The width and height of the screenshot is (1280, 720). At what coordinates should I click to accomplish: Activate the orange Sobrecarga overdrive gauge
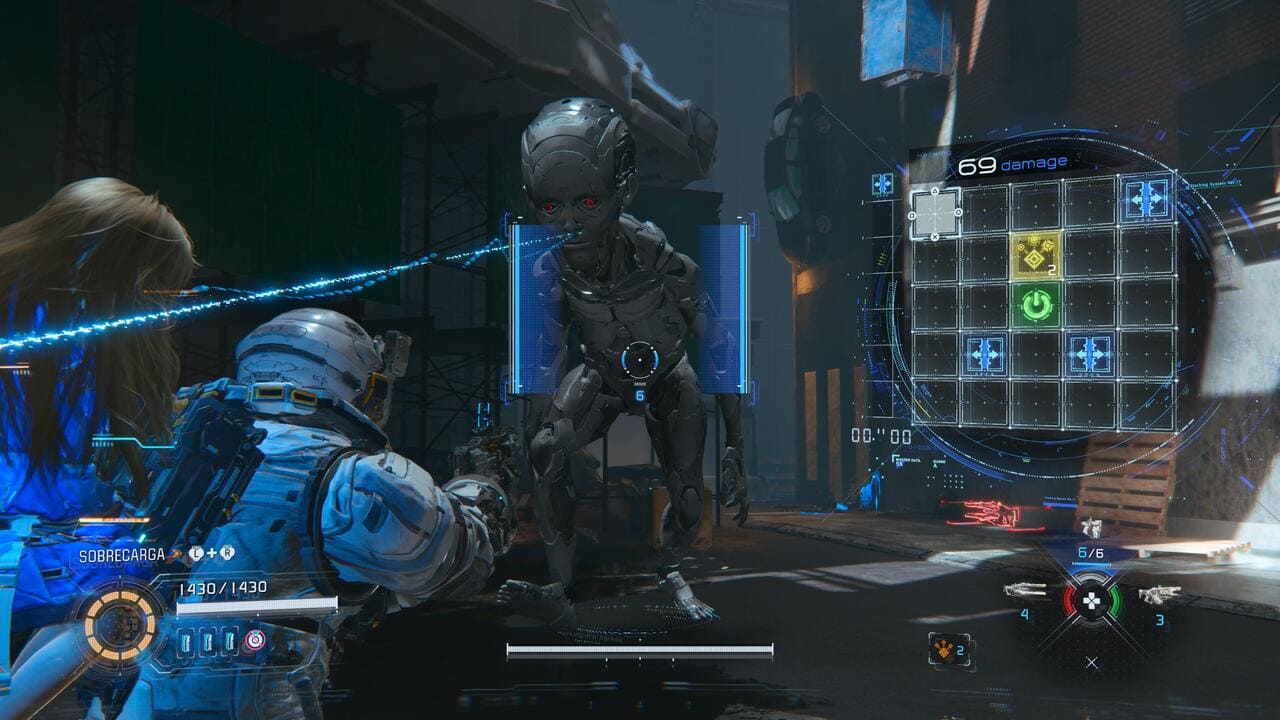pos(120,625)
